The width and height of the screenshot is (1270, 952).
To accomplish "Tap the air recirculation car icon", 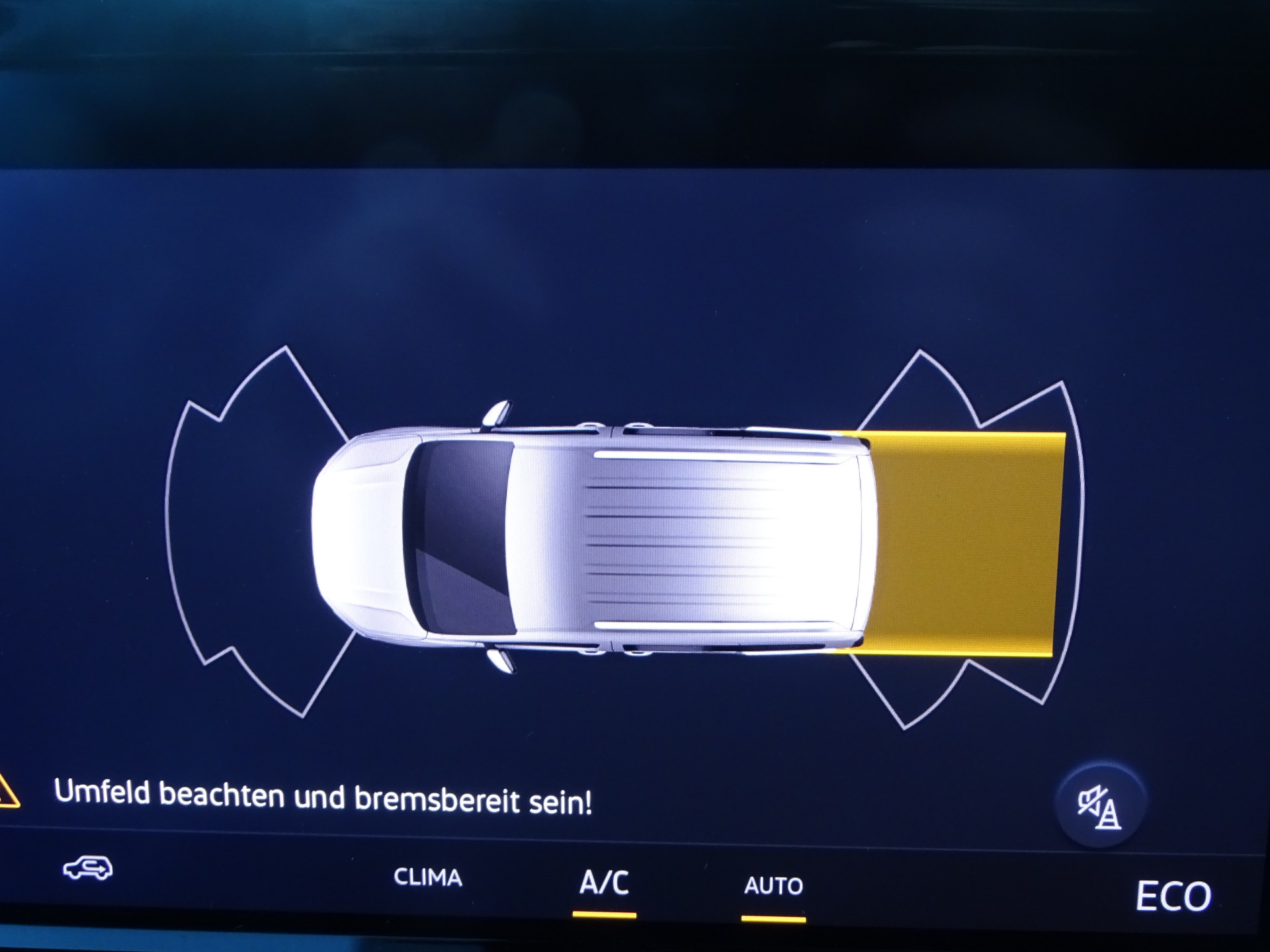I will click(x=88, y=868).
